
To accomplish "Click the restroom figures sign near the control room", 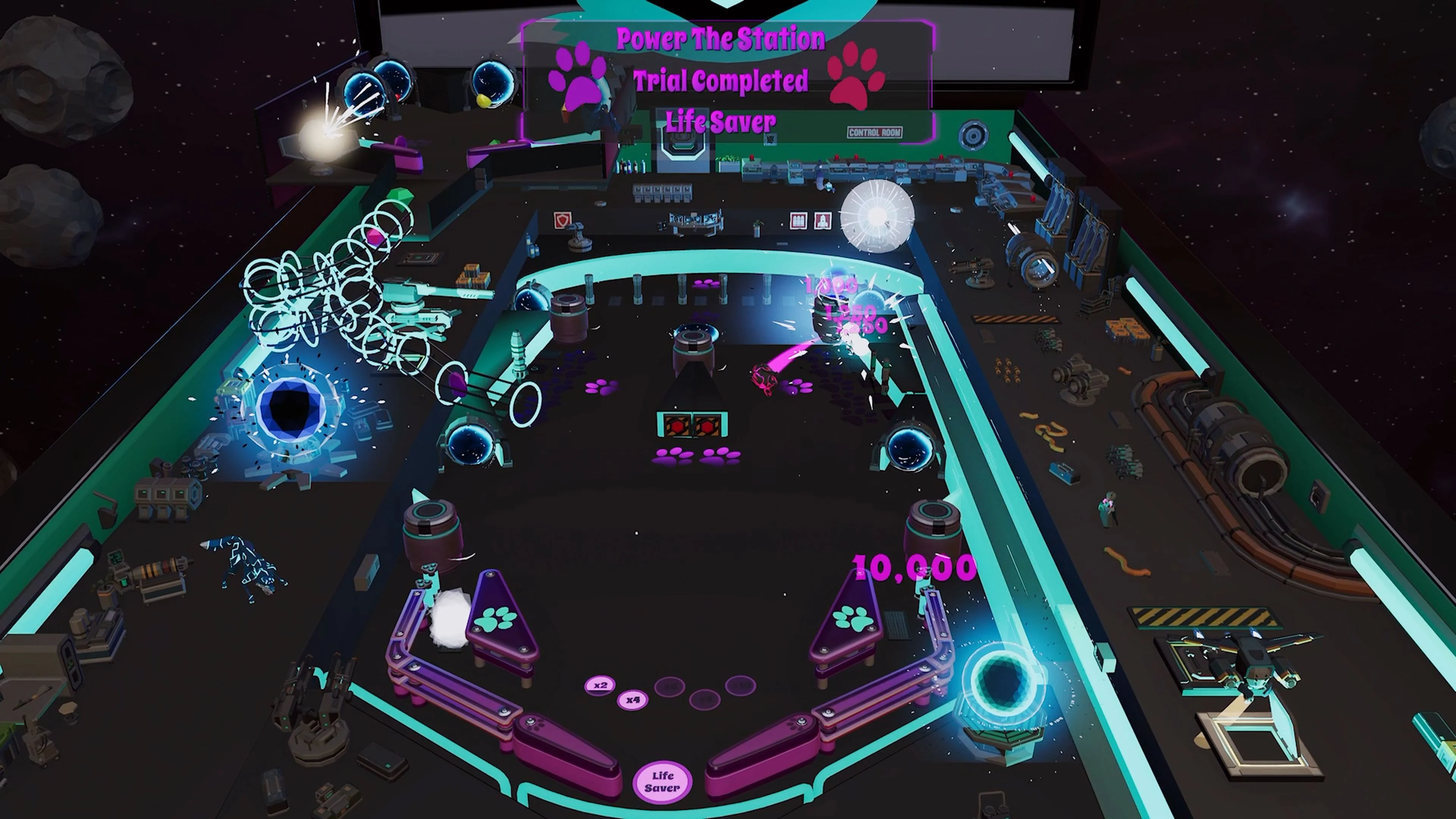I will point(798,221).
